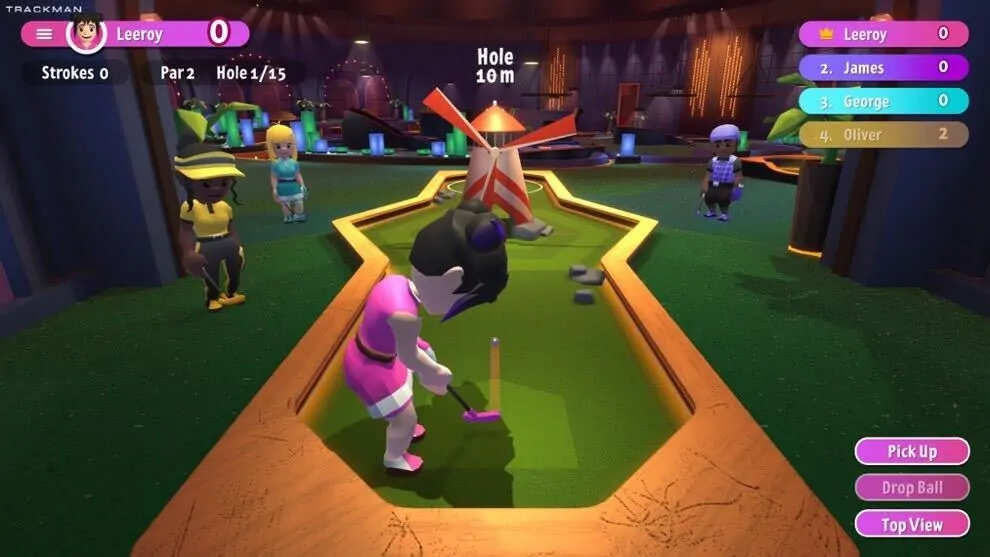This screenshot has width=990, height=557.
Task: Select Leeroy in the leaderboard
Action: [x=883, y=34]
